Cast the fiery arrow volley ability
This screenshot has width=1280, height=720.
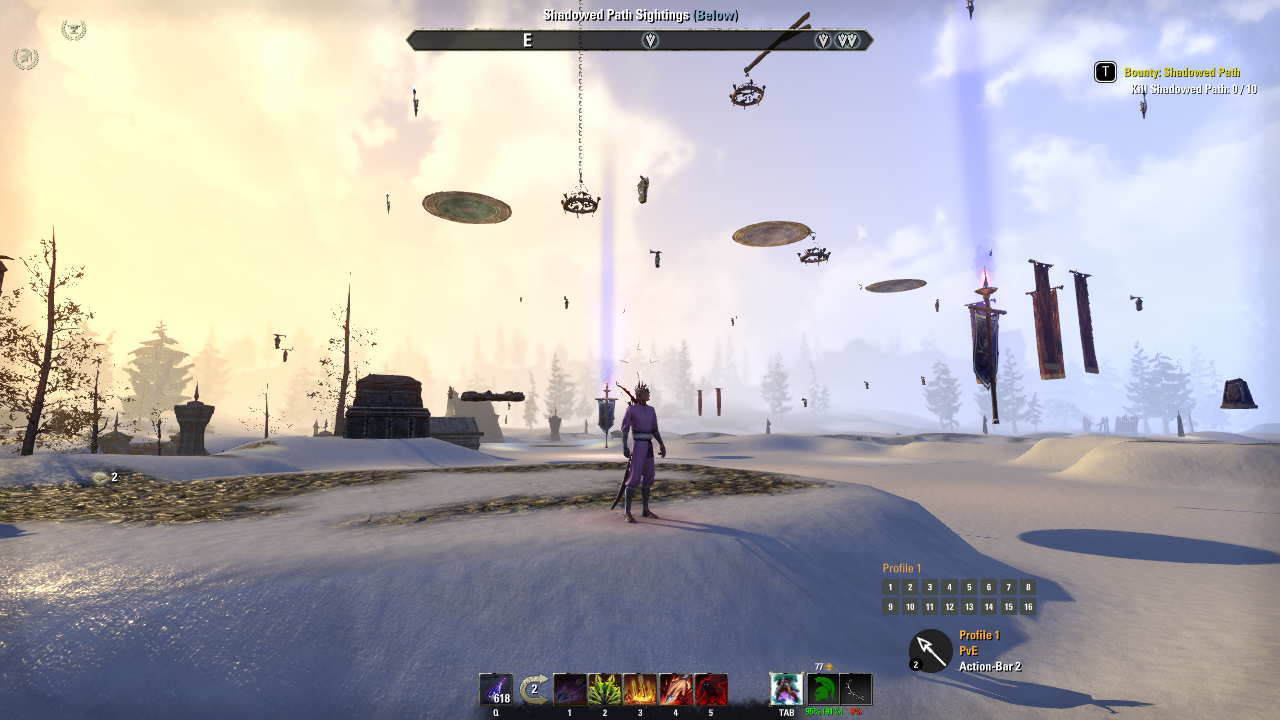coord(640,689)
